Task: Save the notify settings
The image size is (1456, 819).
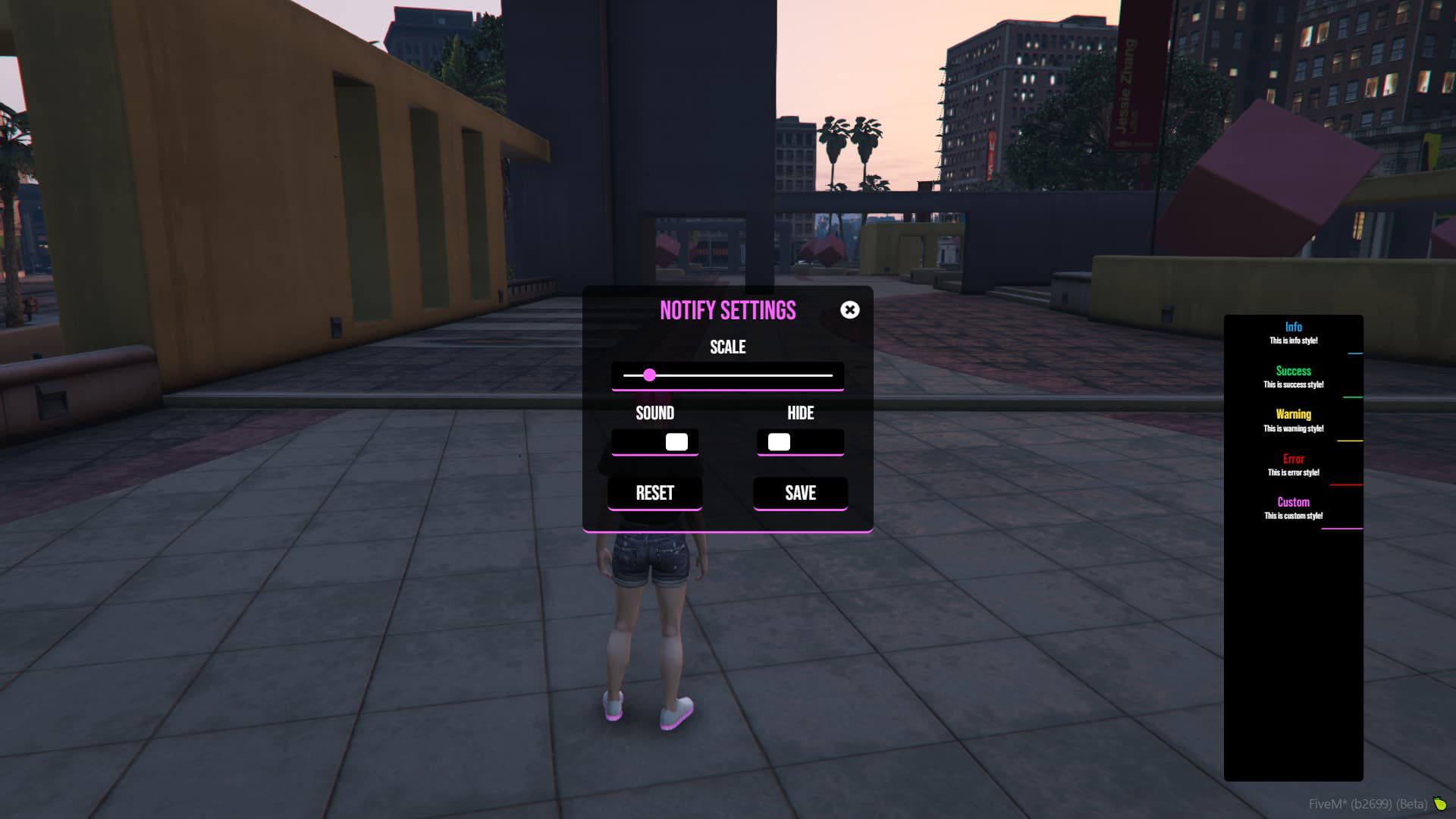Action: (x=800, y=493)
